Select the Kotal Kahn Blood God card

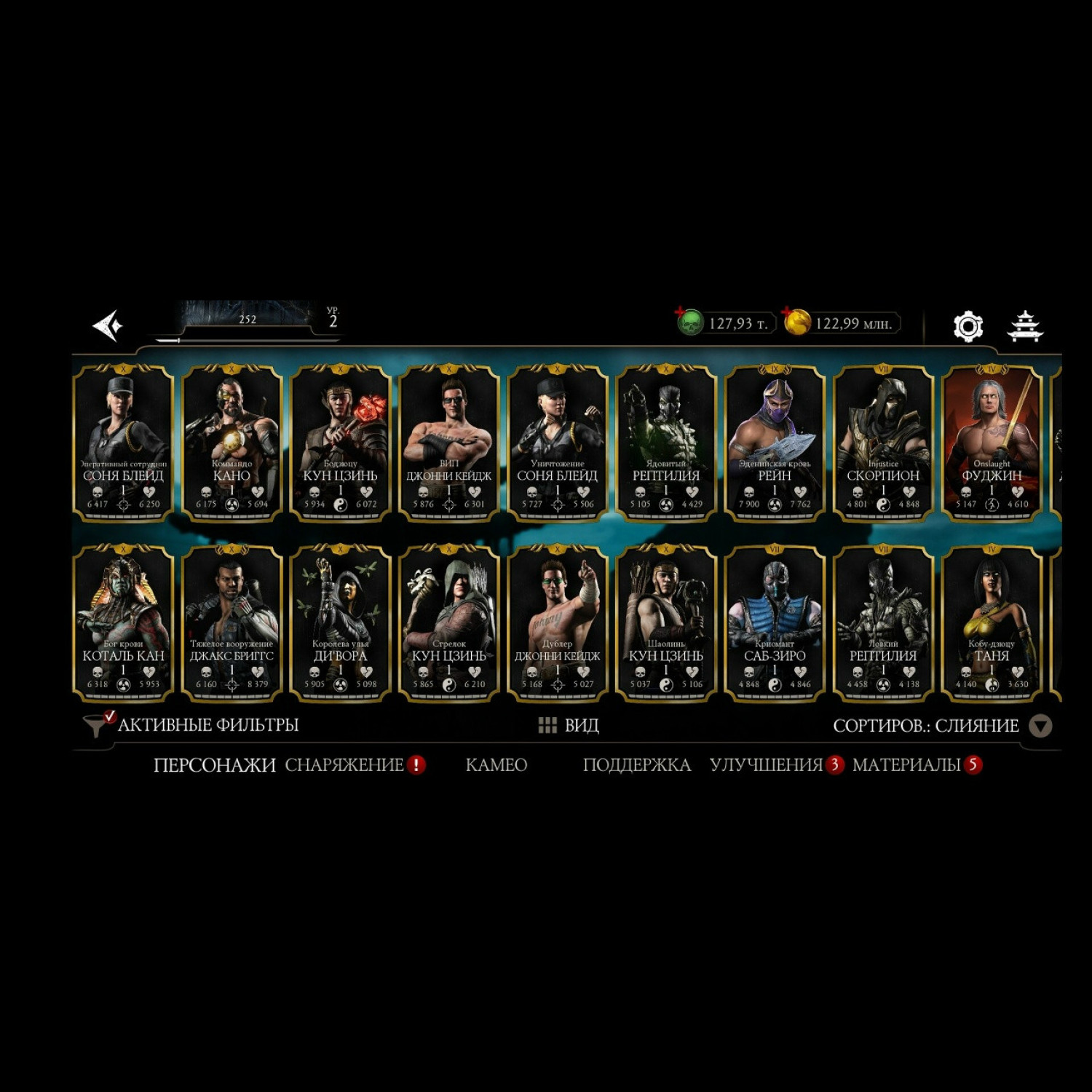[x=123, y=623]
